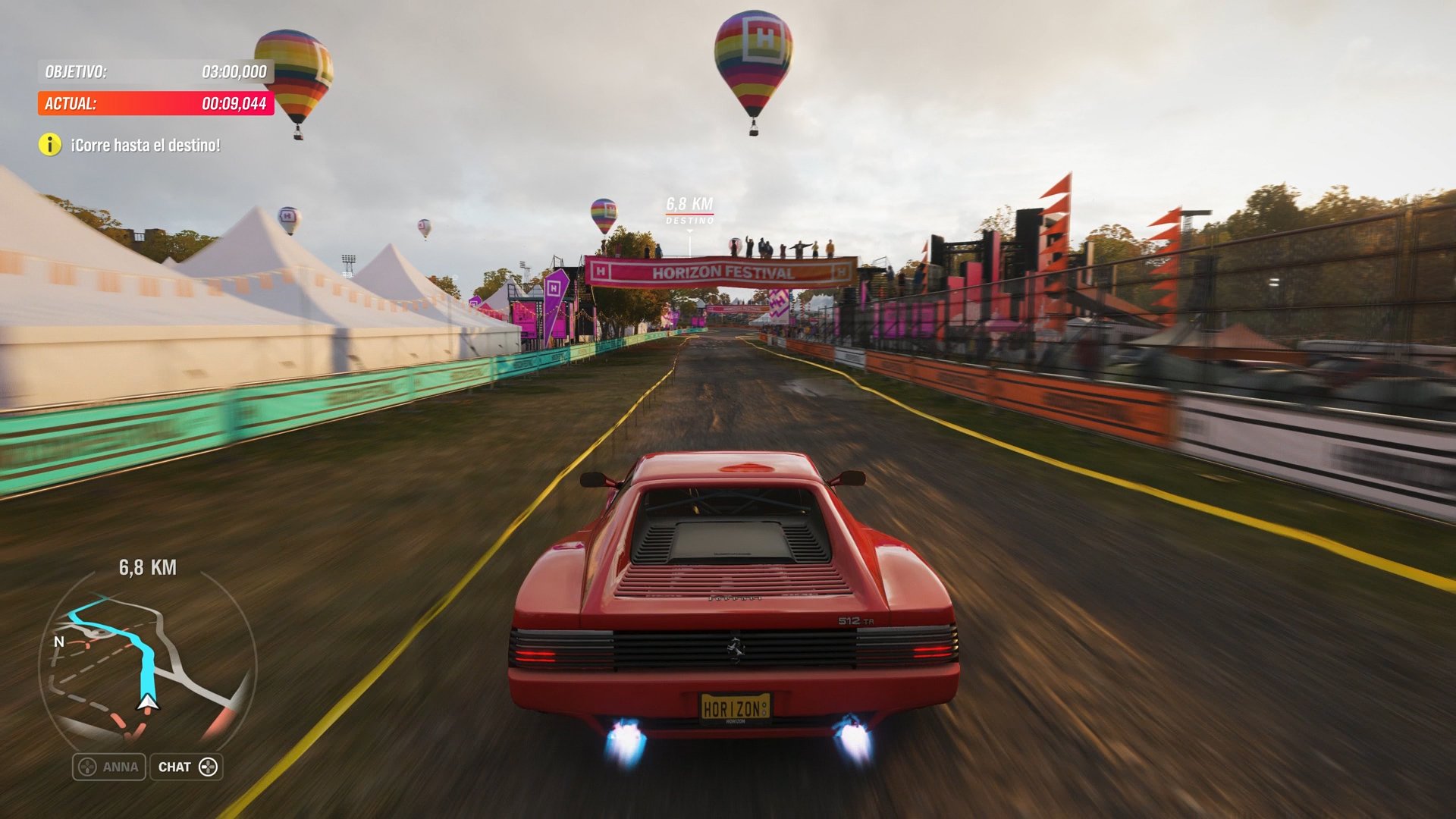1456x819 pixels.
Task: Click the N compass indicator on the minimap
Action: click(x=58, y=642)
